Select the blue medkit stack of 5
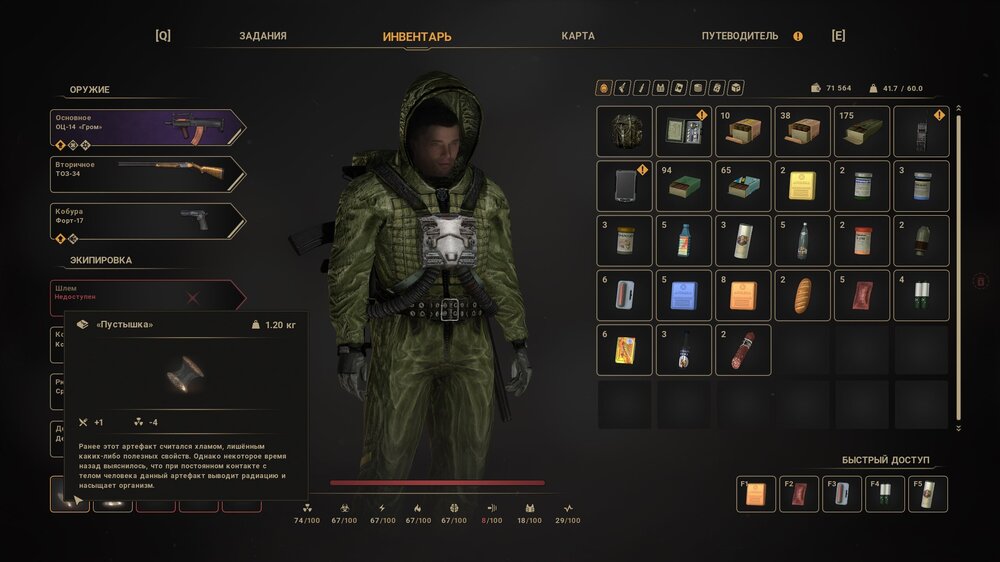This screenshot has height=562, width=1000. (684, 295)
